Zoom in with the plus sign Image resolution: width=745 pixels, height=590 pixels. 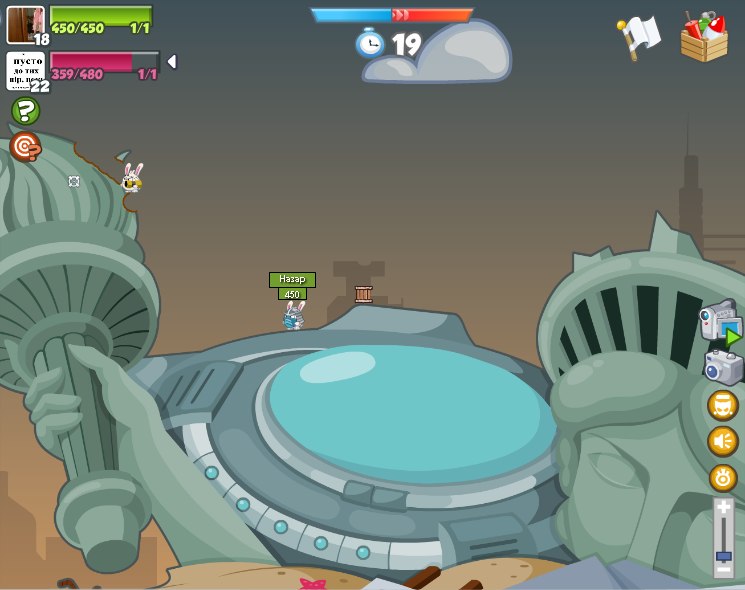pyautogui.click(x=723, y=510)
